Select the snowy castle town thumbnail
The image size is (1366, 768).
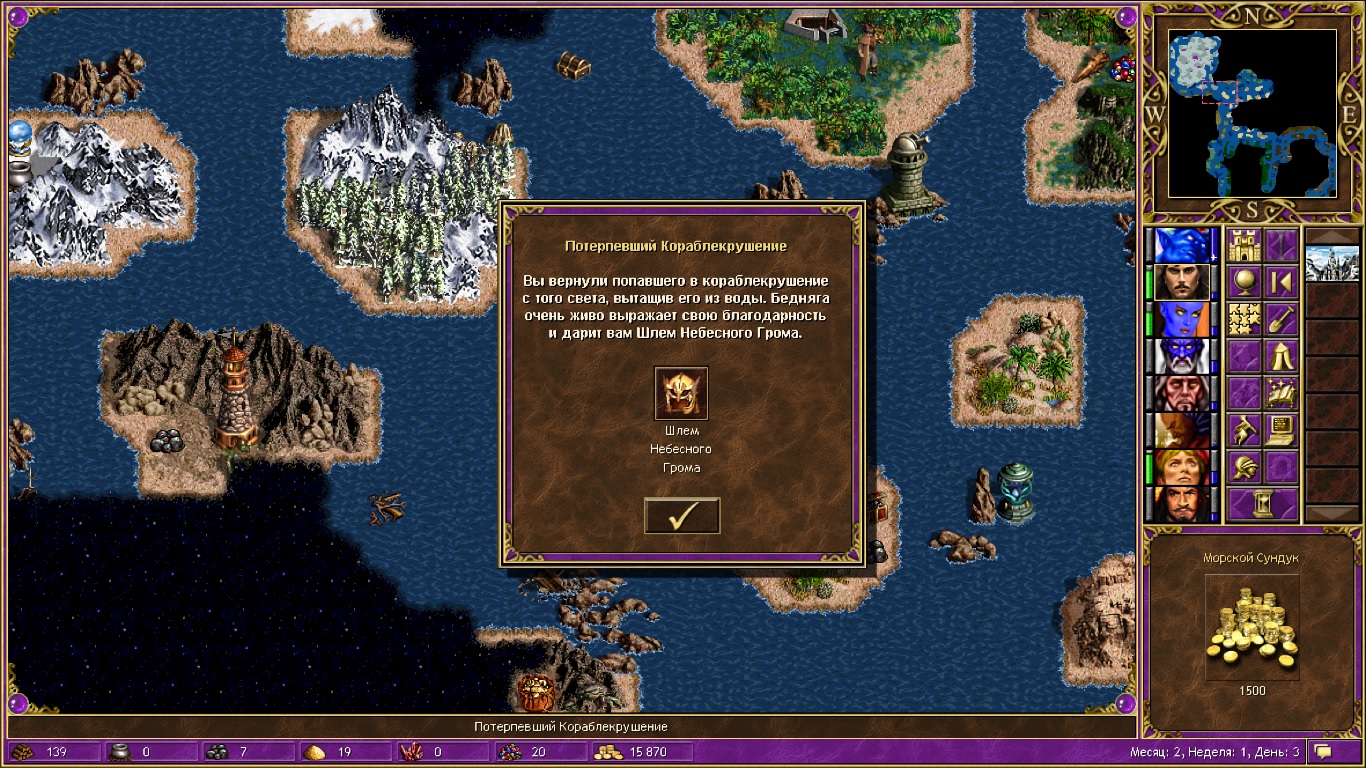pyautogui.click(x=1332, y=264)
